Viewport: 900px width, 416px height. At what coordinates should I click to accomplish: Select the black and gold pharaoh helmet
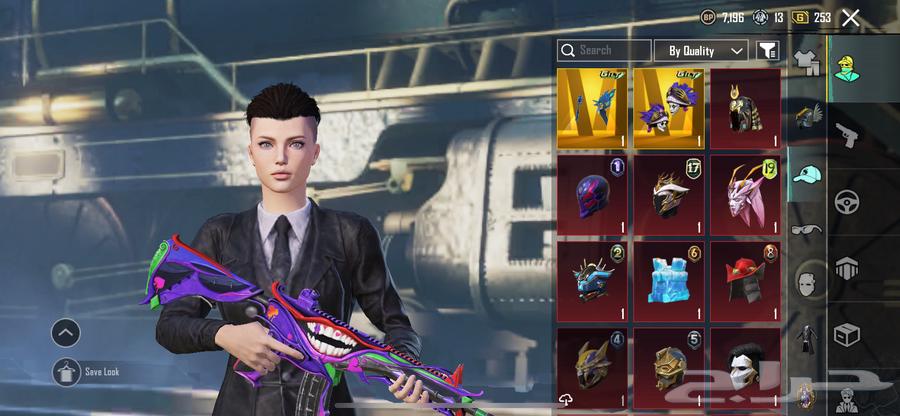(x=746, y=107)
